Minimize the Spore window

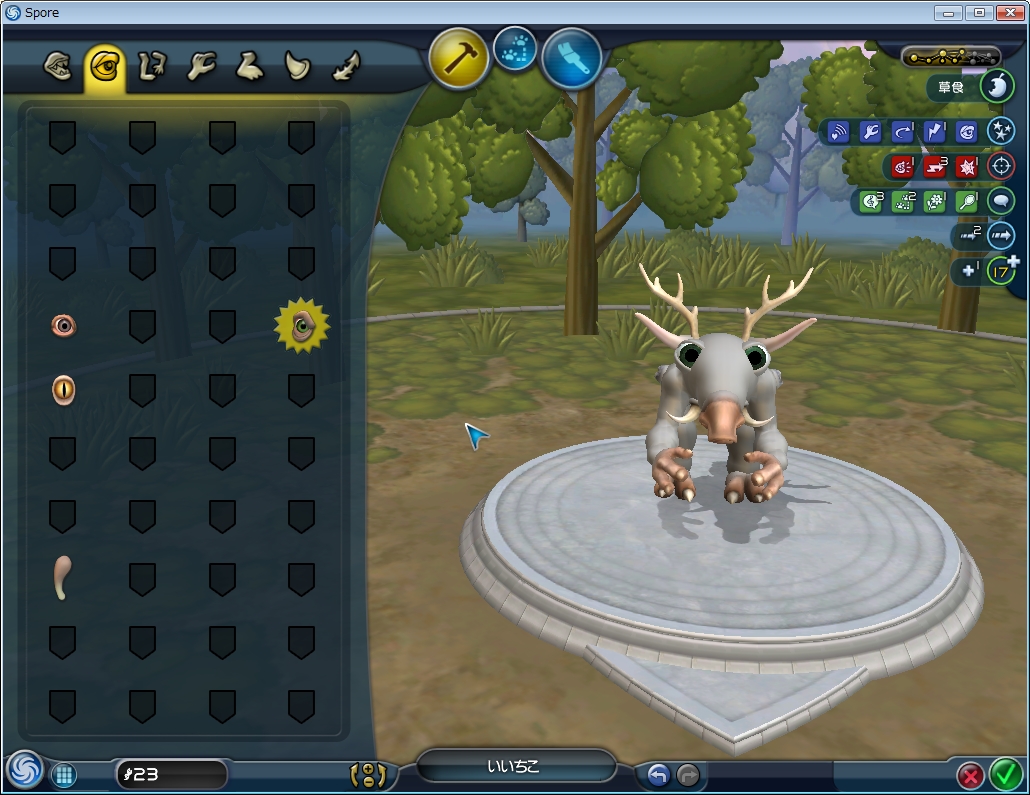[950, 12]
